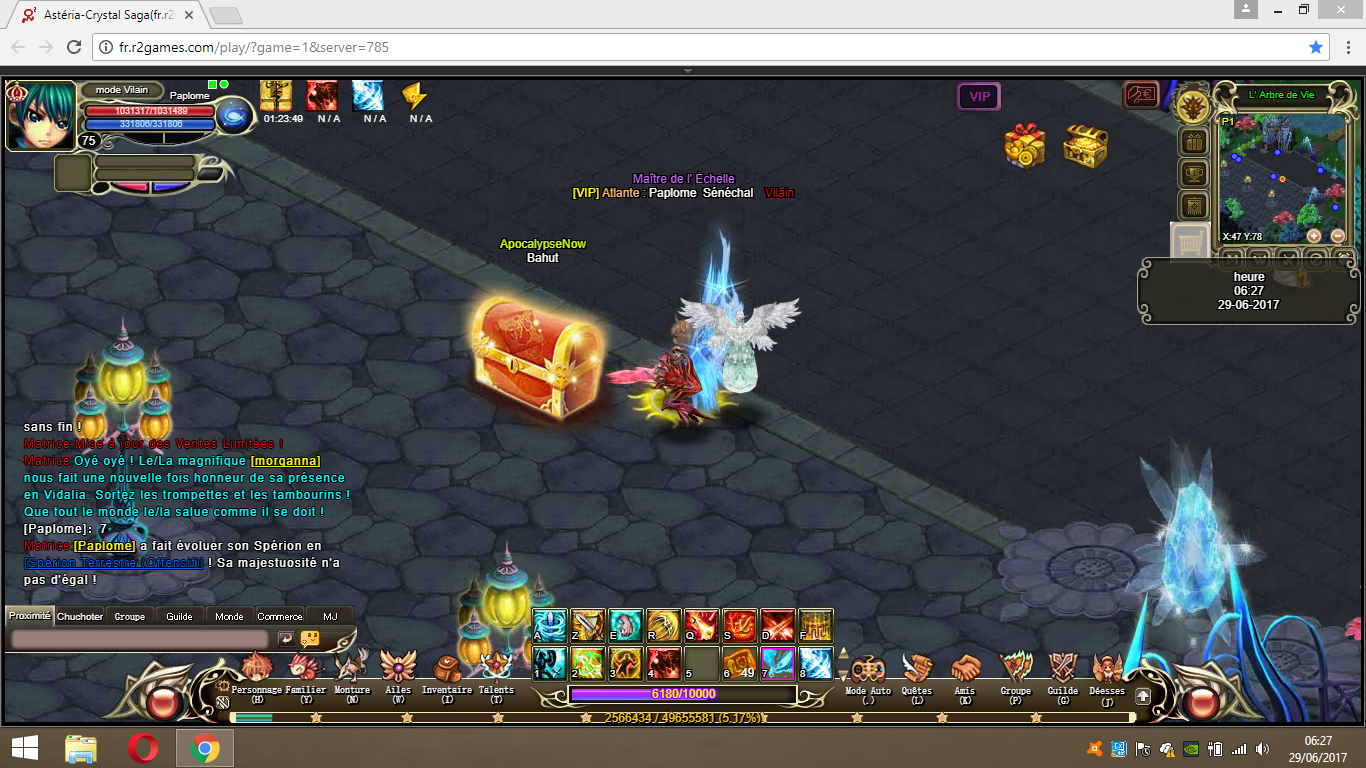The width and height of the screenshot is (1366, 768).
Task: Open the shopping cart shop icon
Action: (x=1190, y=243)
